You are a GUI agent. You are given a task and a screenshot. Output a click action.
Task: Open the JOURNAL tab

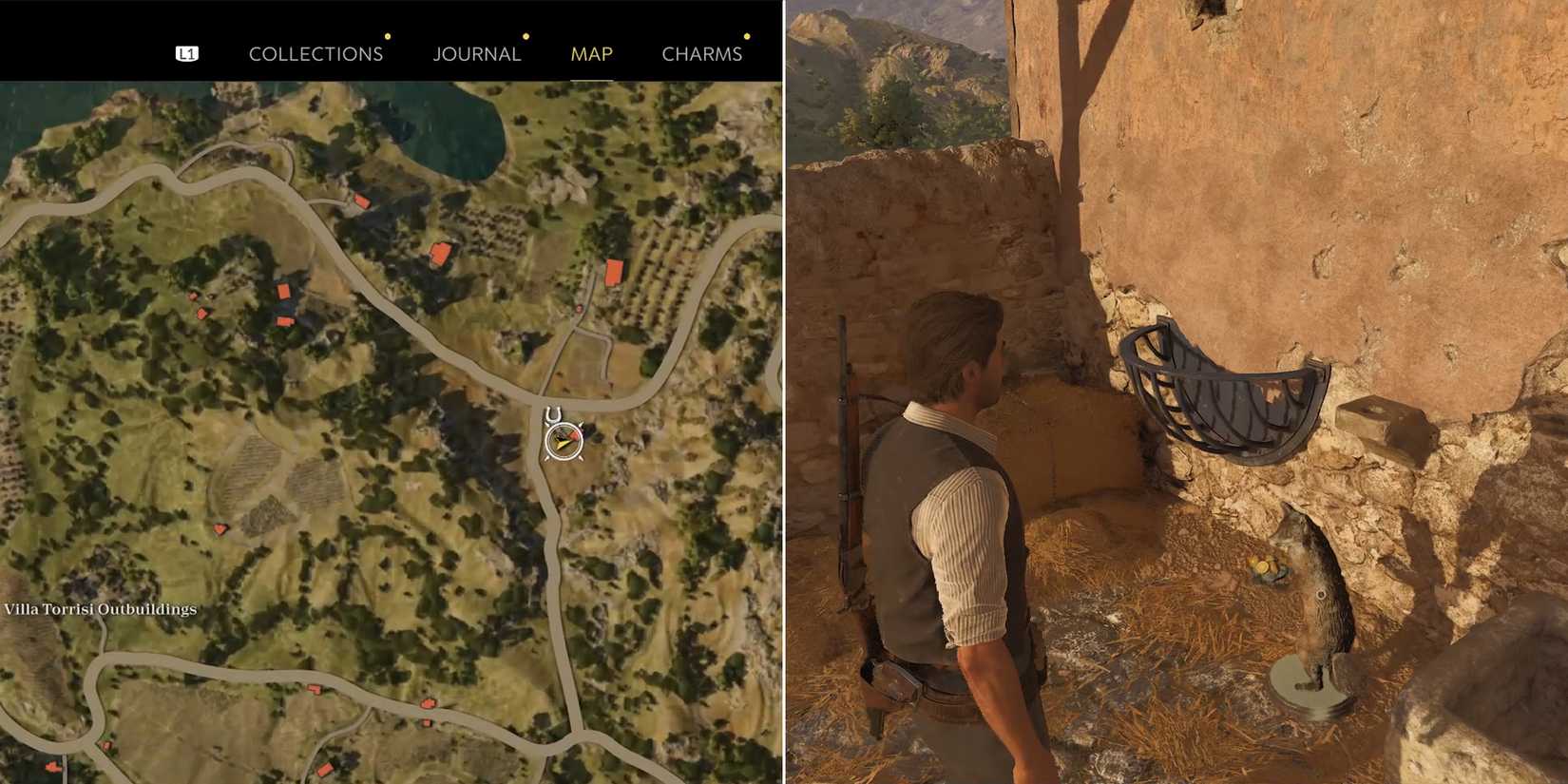(476, 53)
